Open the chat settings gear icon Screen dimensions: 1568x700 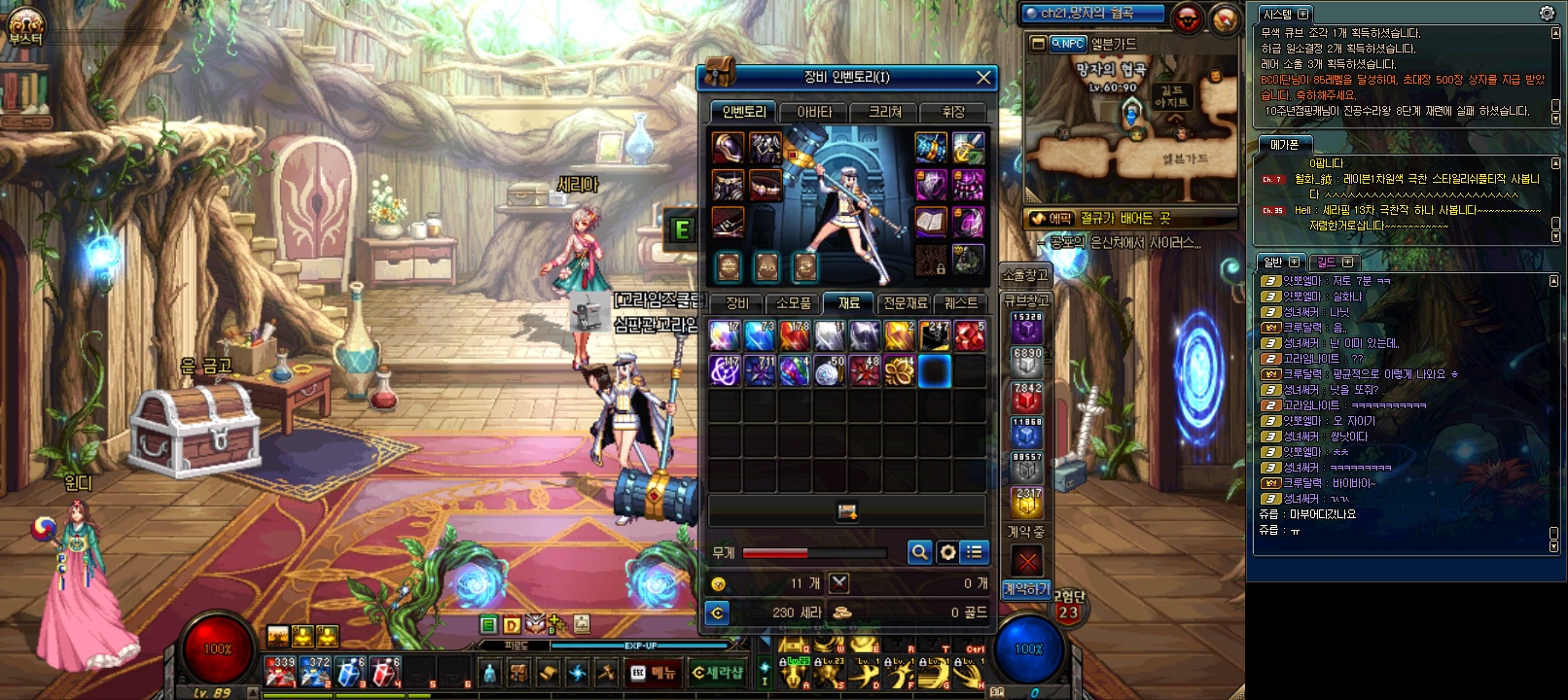click(x=1547, y=13)
